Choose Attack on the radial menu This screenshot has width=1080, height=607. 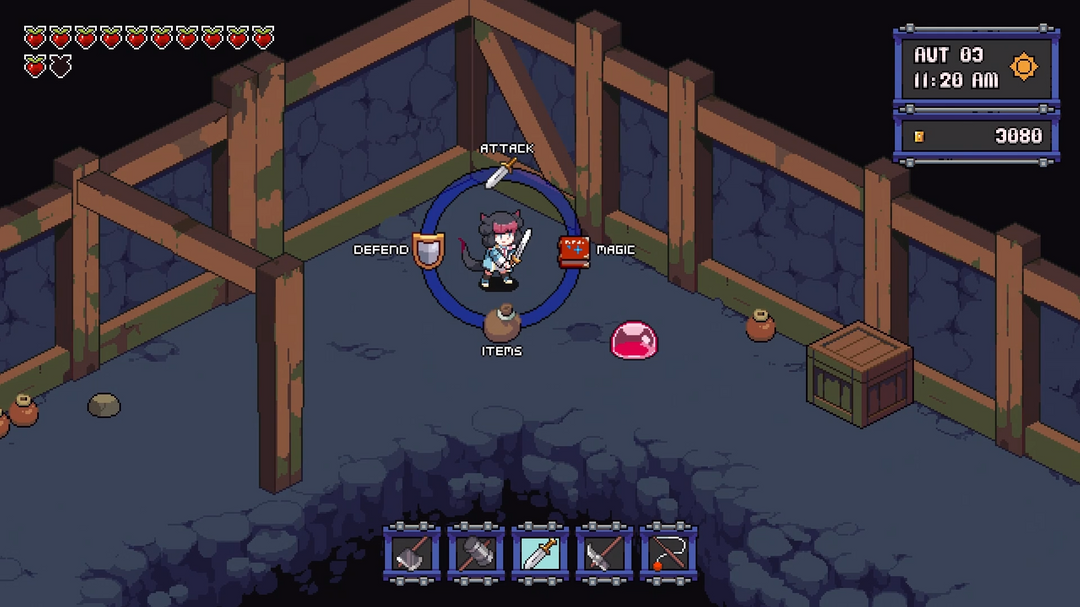pyautogui.click(x=500, y=171)
